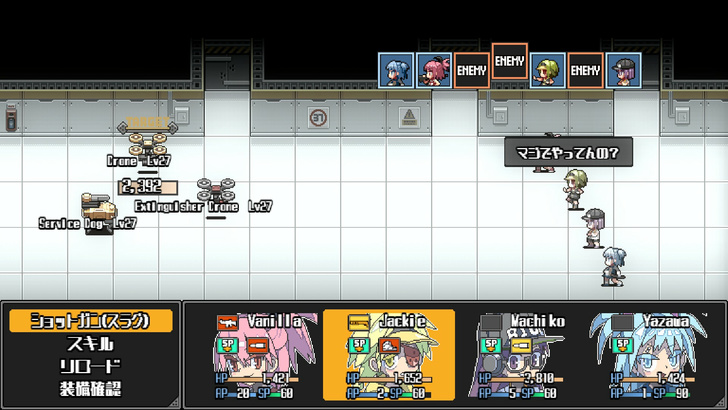Open the スキル skill menu
728x410 pixels.
pos(91,344)
